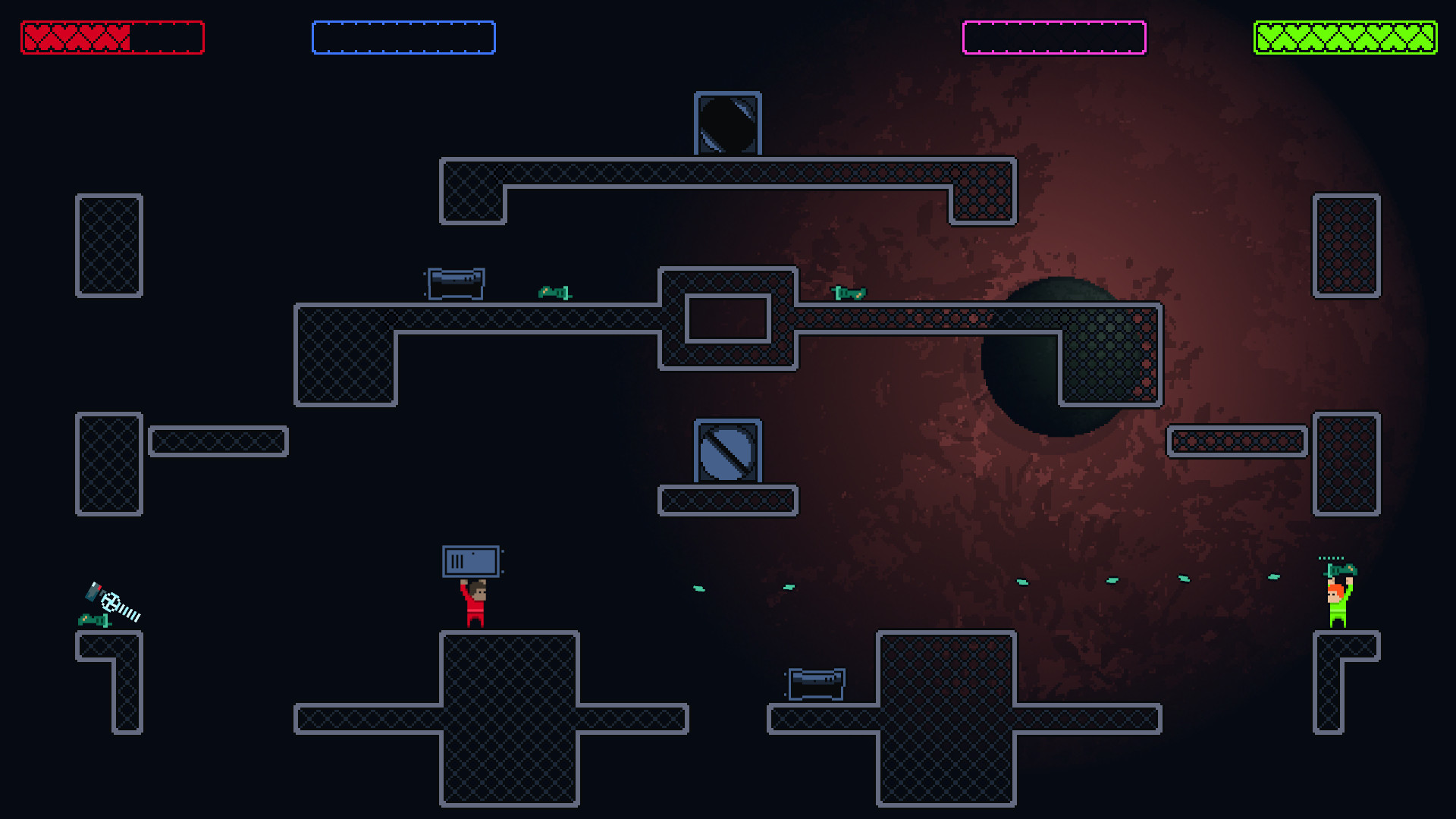Click the dotted section of the pink health bar
This screenshot has height=819, width=1456.
click(x=1054, y=34)
